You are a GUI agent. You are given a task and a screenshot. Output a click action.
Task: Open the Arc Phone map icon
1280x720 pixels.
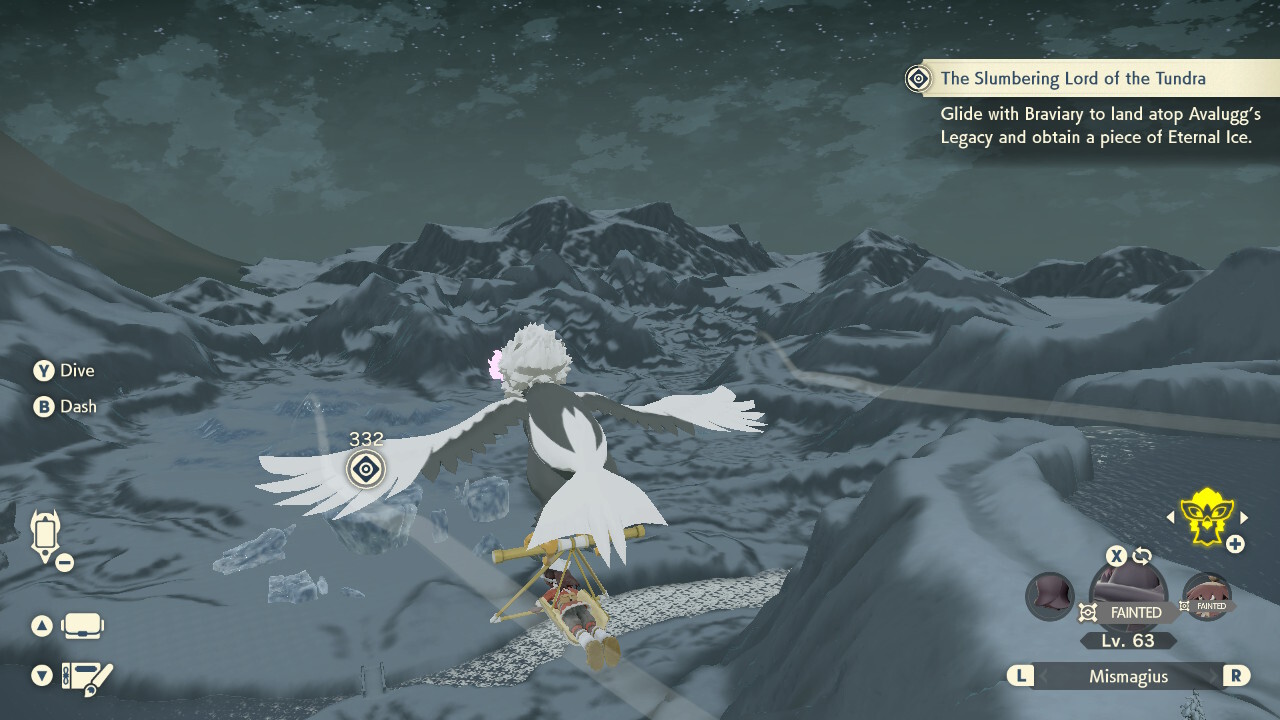click(46, 535)
